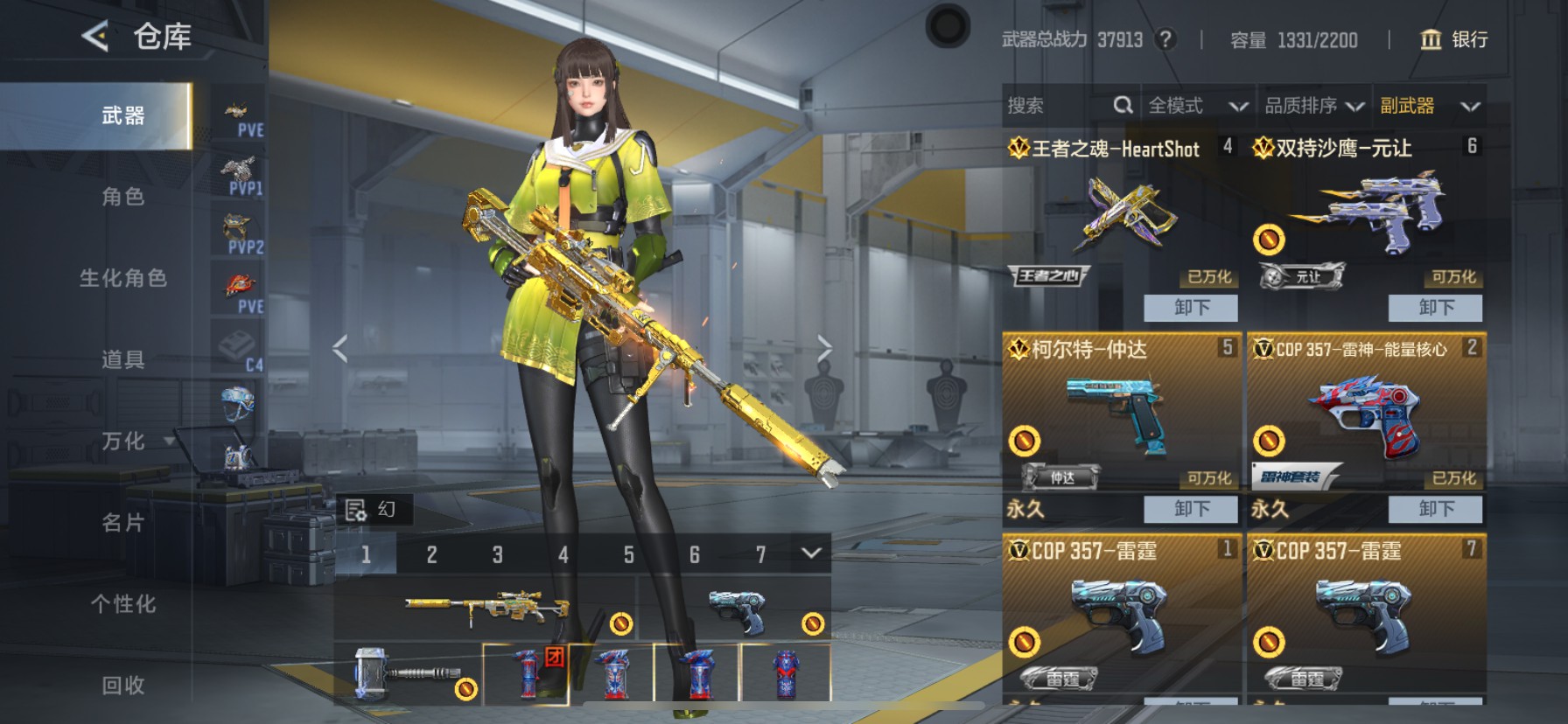The width and height of the screenshot is (1568, 724).
Task: Open search with the magnifier icon
Action: 1123,105
